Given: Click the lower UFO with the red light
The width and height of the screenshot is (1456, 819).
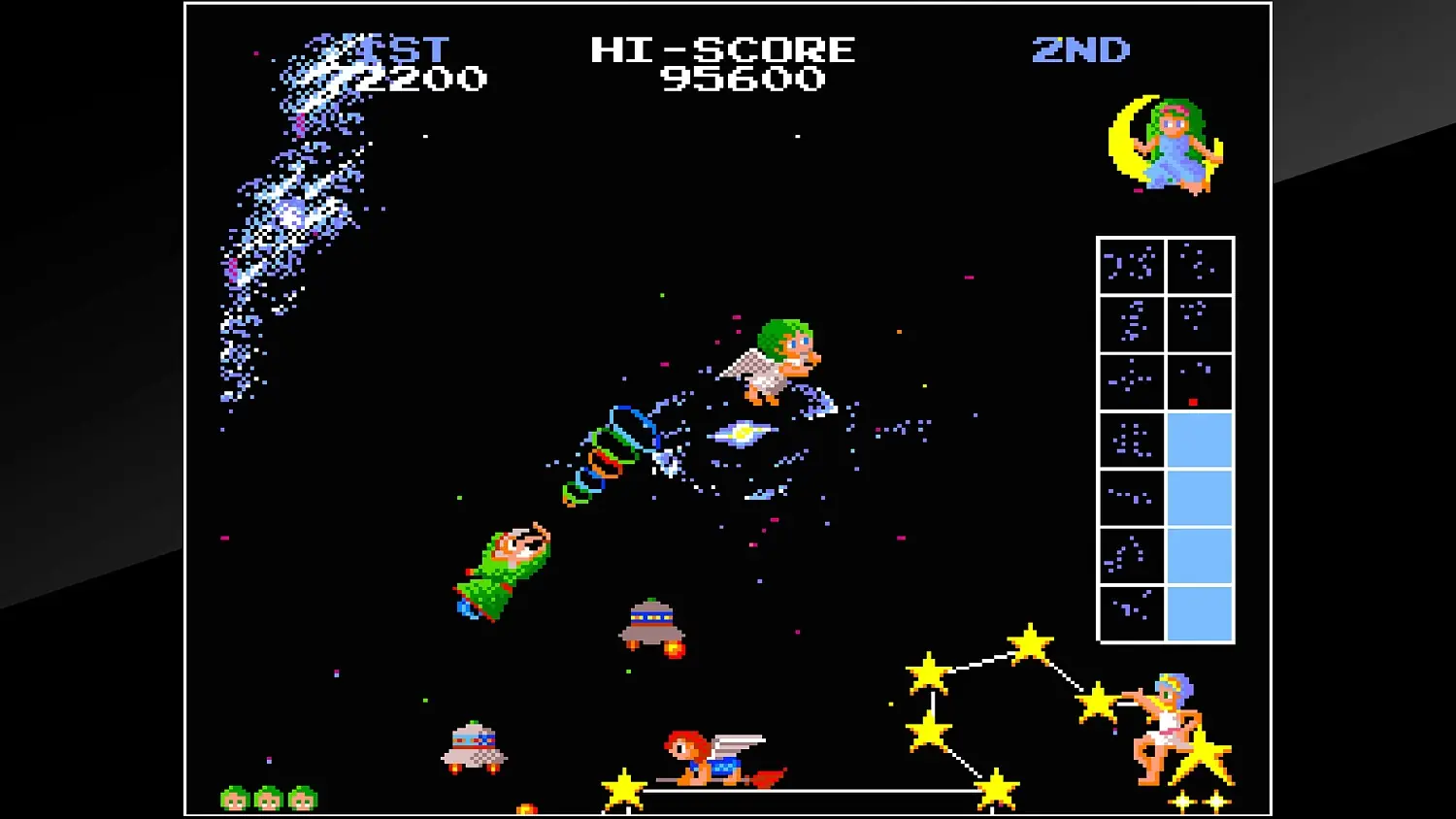Looking at the screenshot, I should (473, 747).
